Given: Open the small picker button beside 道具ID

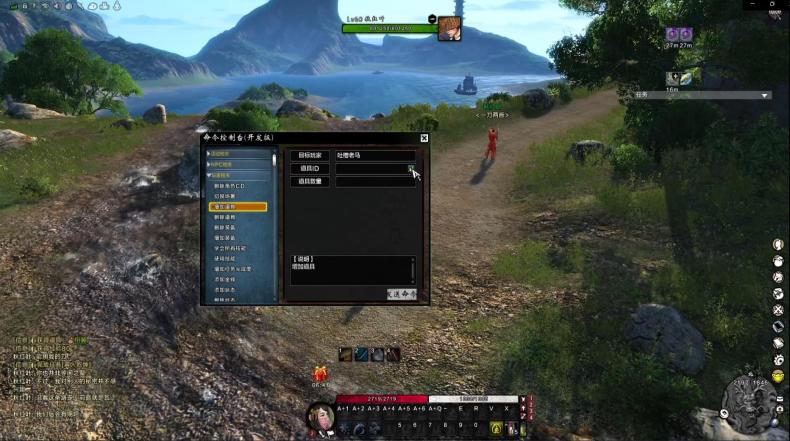Looking at the screenshot, I should (x=411, y=169).
